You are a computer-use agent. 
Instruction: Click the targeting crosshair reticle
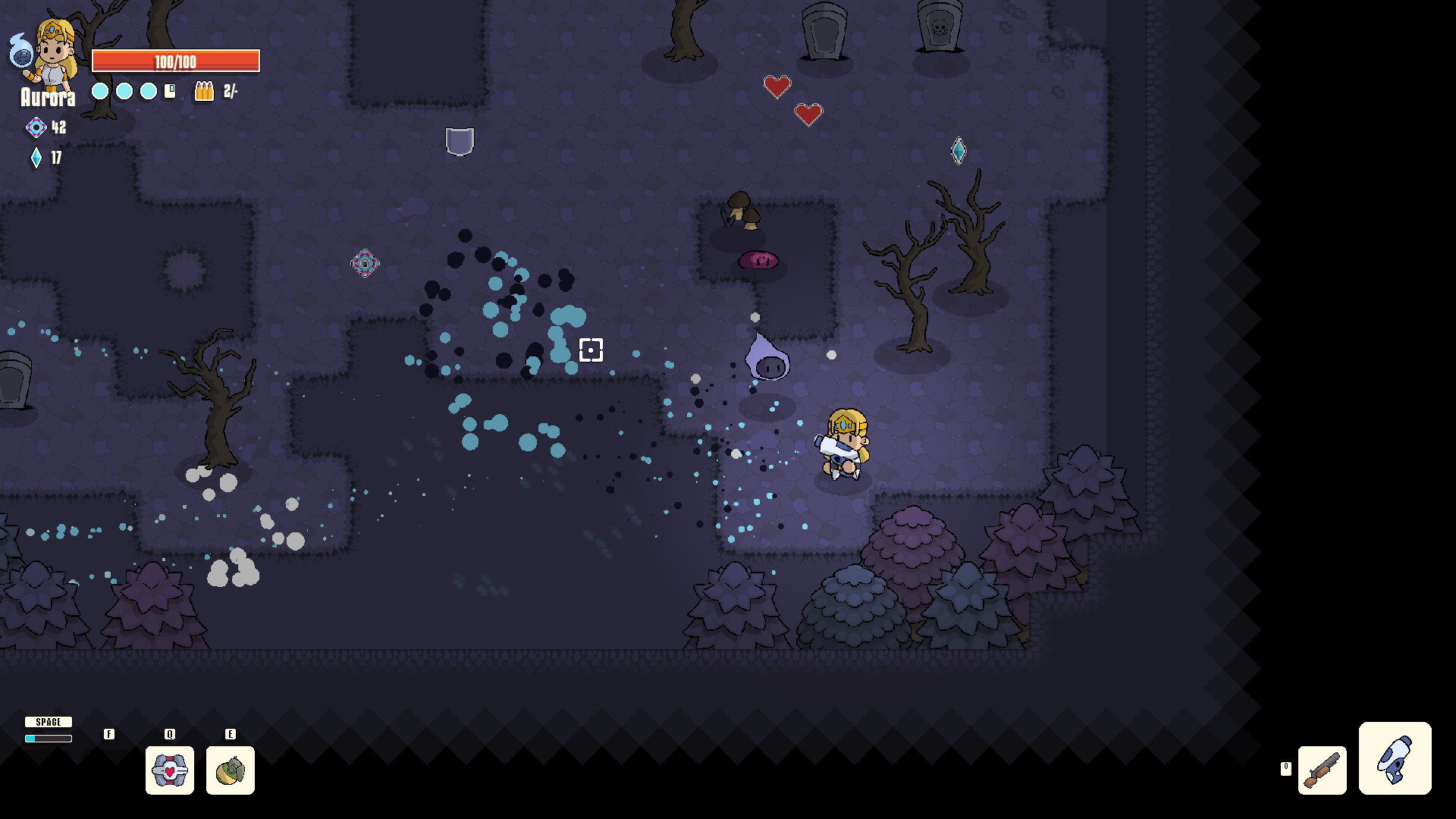[x=591, y=350]
